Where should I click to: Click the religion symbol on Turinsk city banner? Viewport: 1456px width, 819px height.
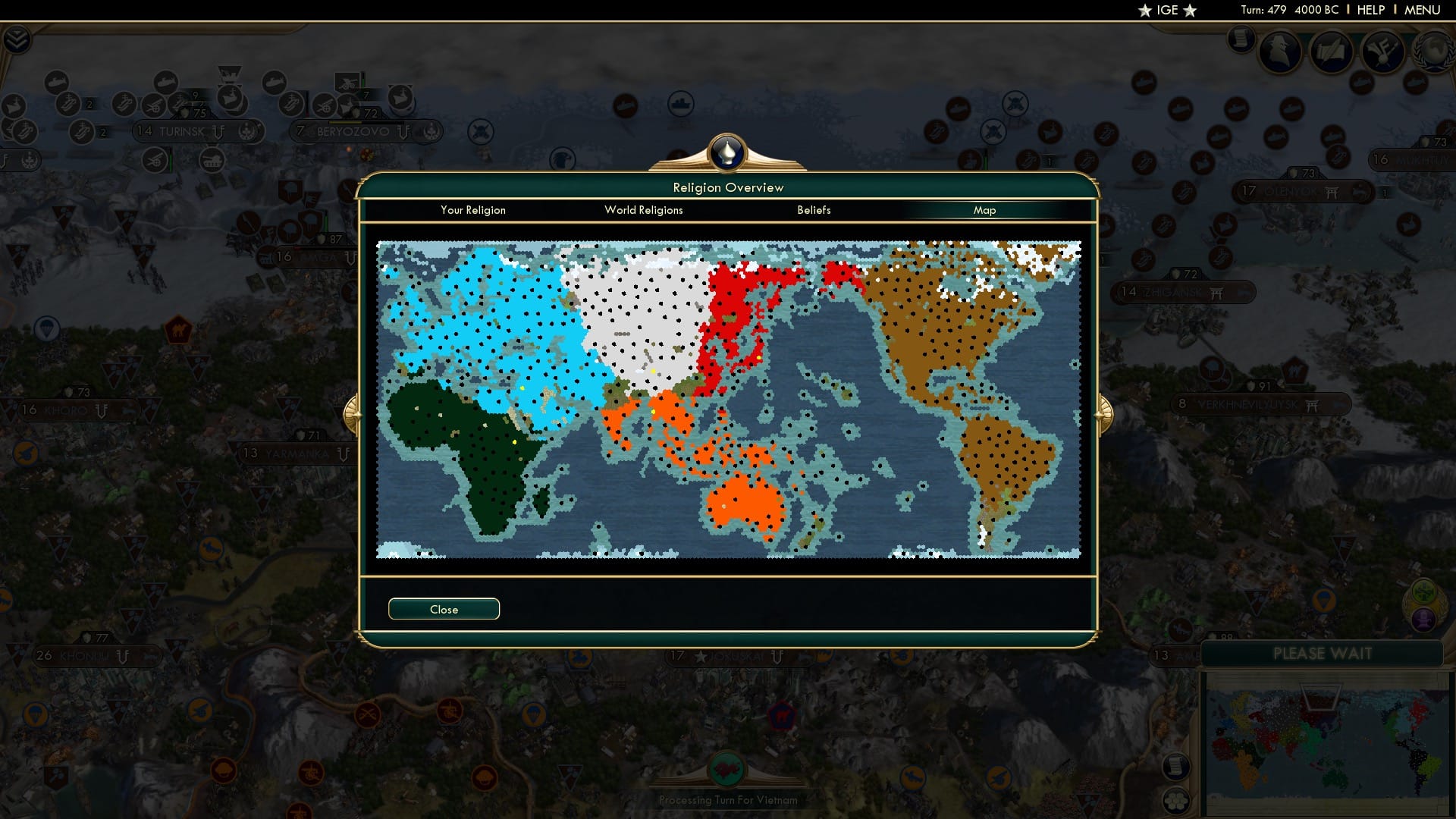[218, 130]
